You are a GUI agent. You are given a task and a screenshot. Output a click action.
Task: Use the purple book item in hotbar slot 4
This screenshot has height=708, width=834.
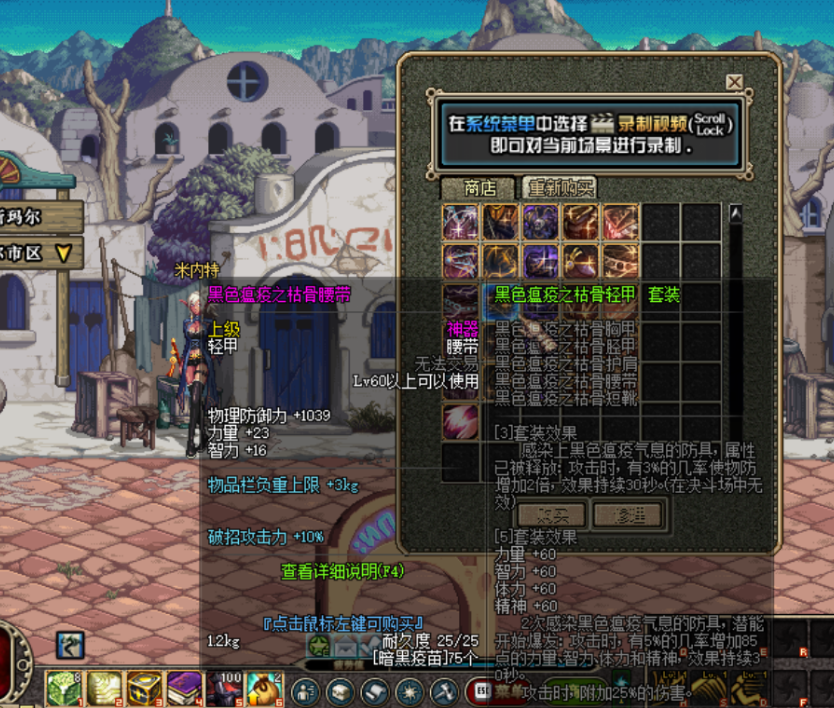point(183,687)
